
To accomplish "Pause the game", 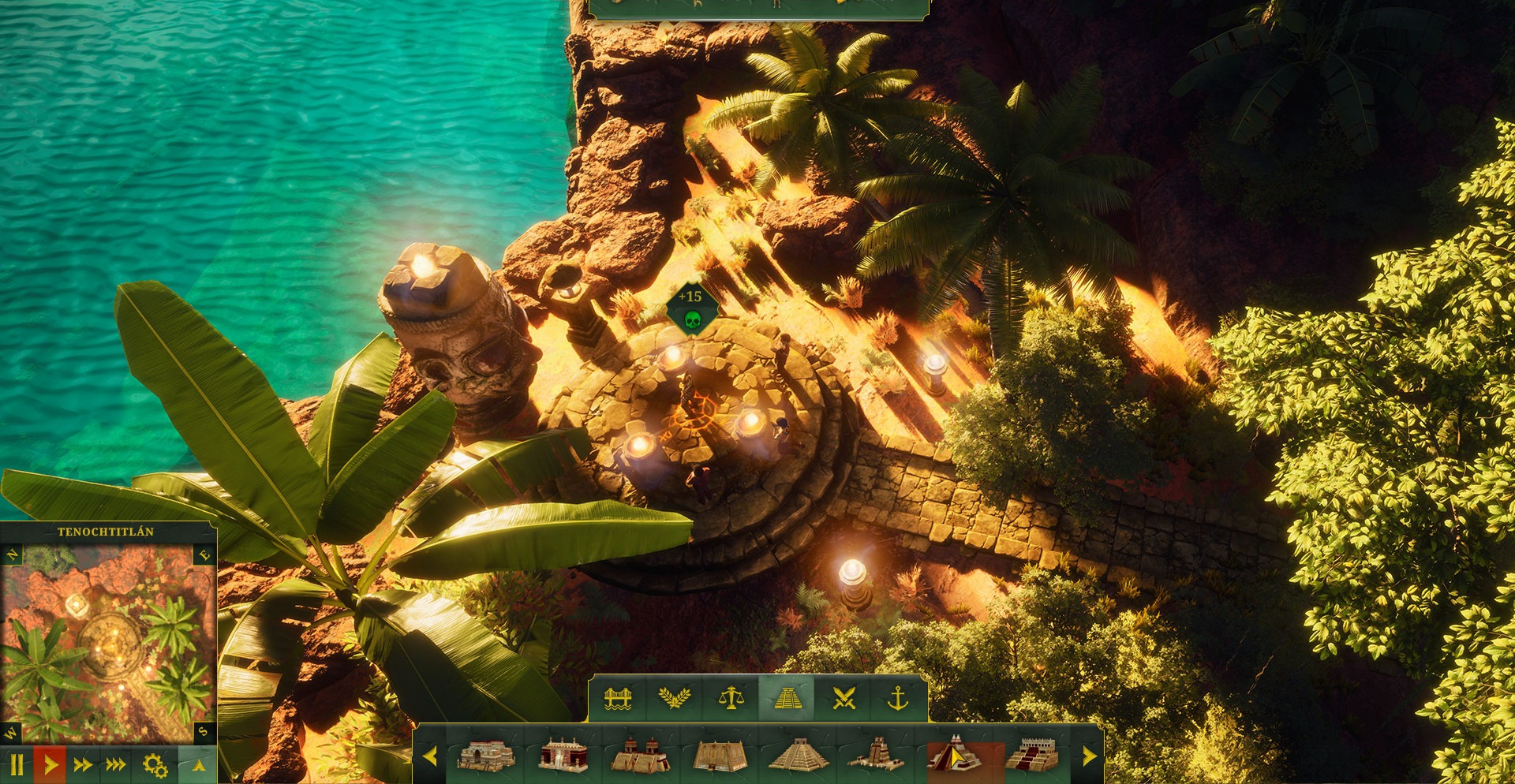I will click(17, 764).
